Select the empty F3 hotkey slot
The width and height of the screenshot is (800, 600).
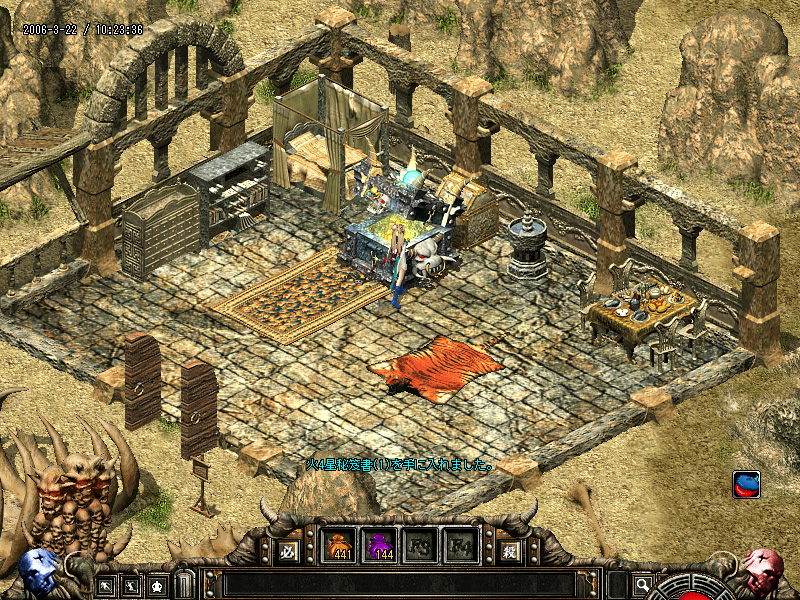point(419,548)
